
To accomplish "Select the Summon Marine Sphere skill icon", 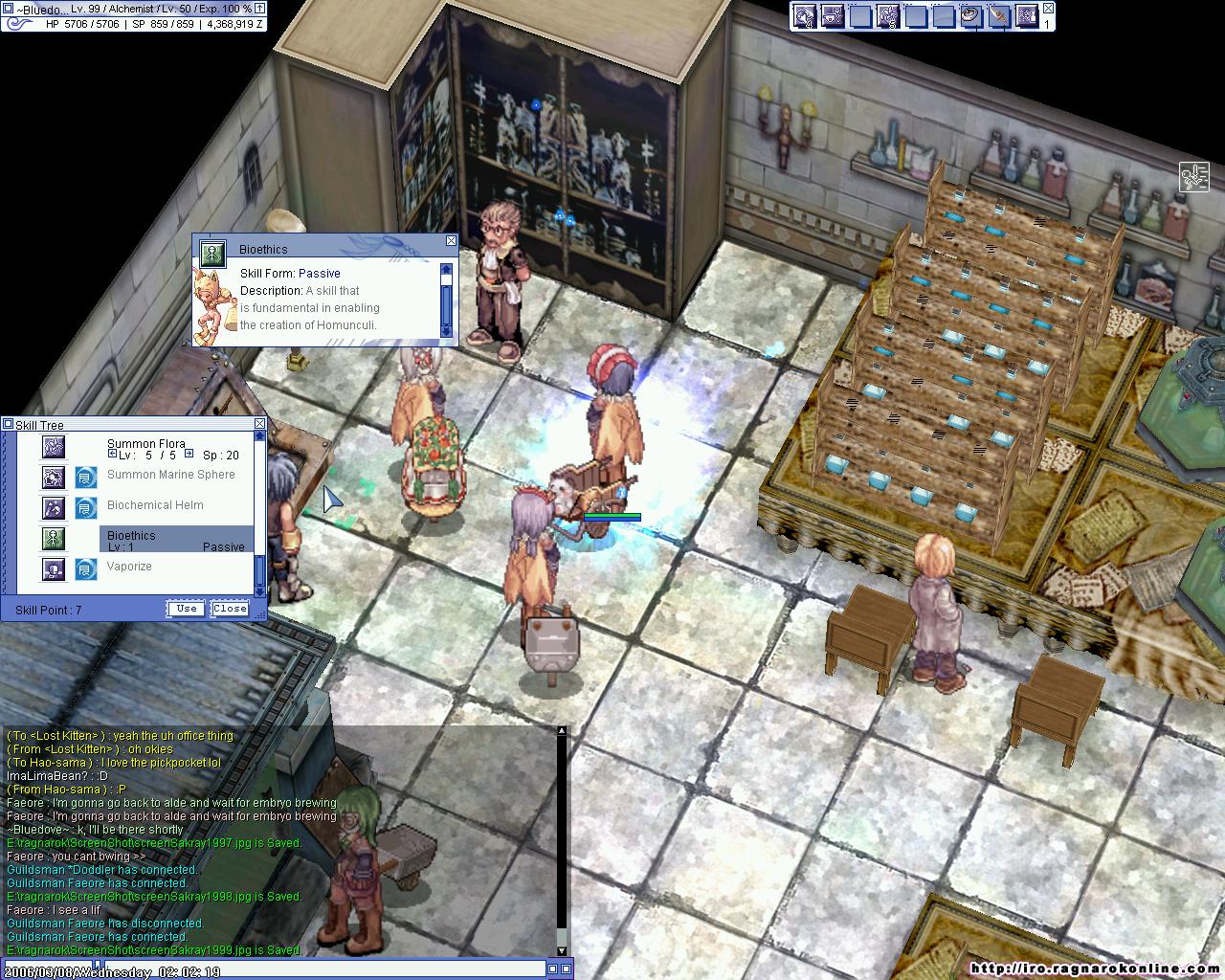I will pyautogui.click(x=54, y=477).
